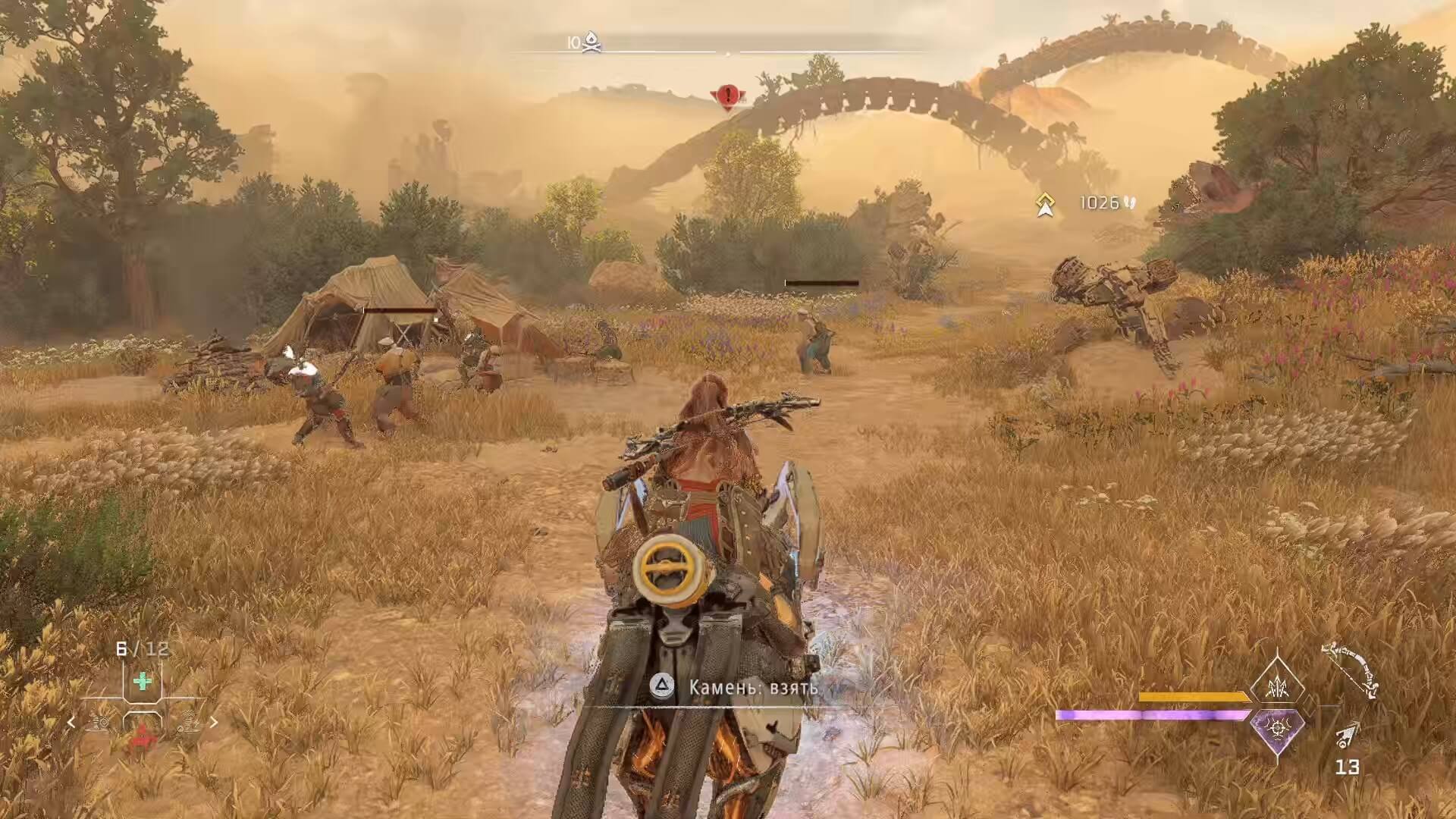Click the green medicine cross in the pouch
The height and width of the screenshot is (819, 1456).
point(143,681)
